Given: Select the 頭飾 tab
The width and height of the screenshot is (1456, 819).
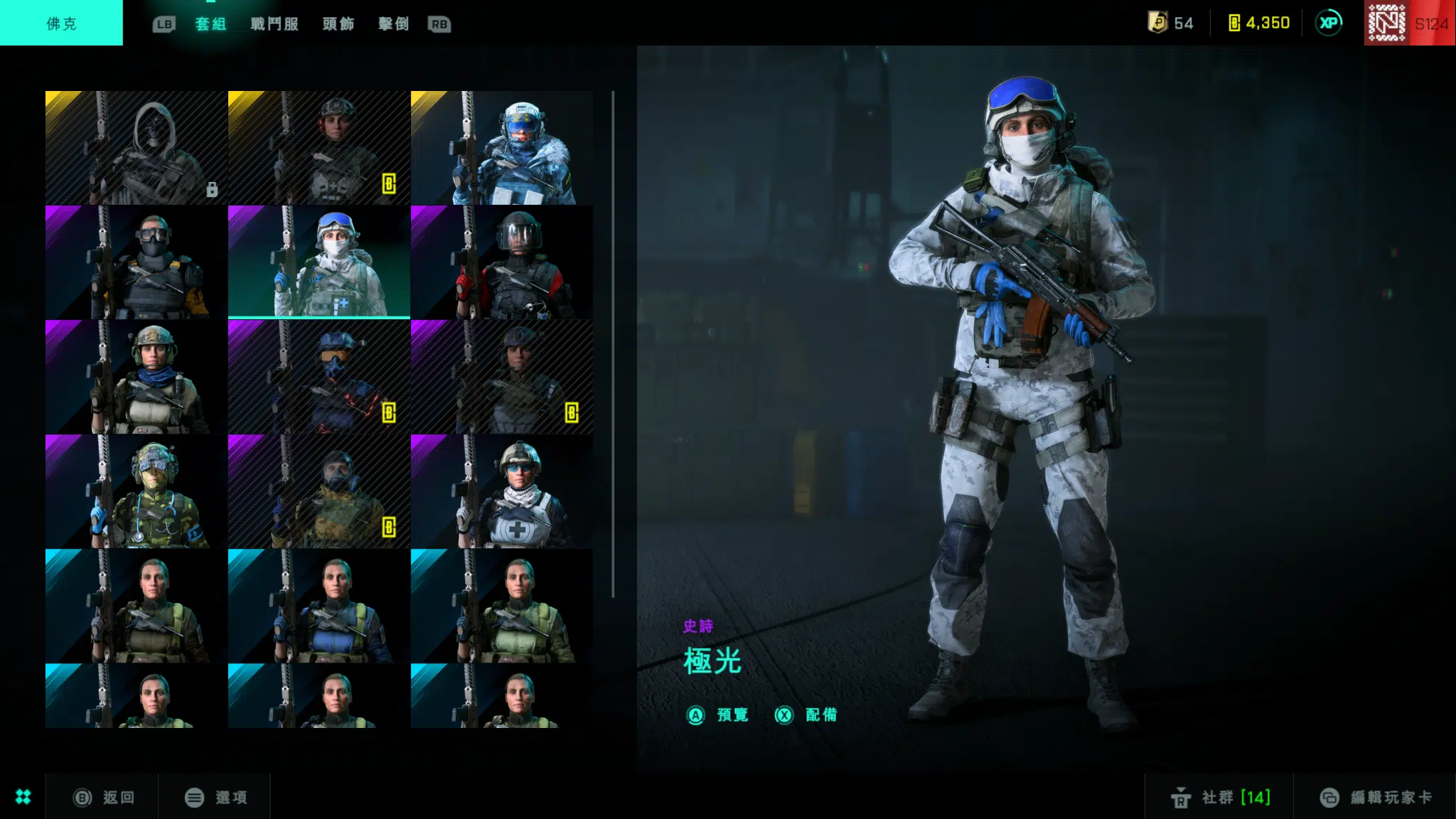Looking at the screenshot, I should pyautogui.click(x=338, y=24).
